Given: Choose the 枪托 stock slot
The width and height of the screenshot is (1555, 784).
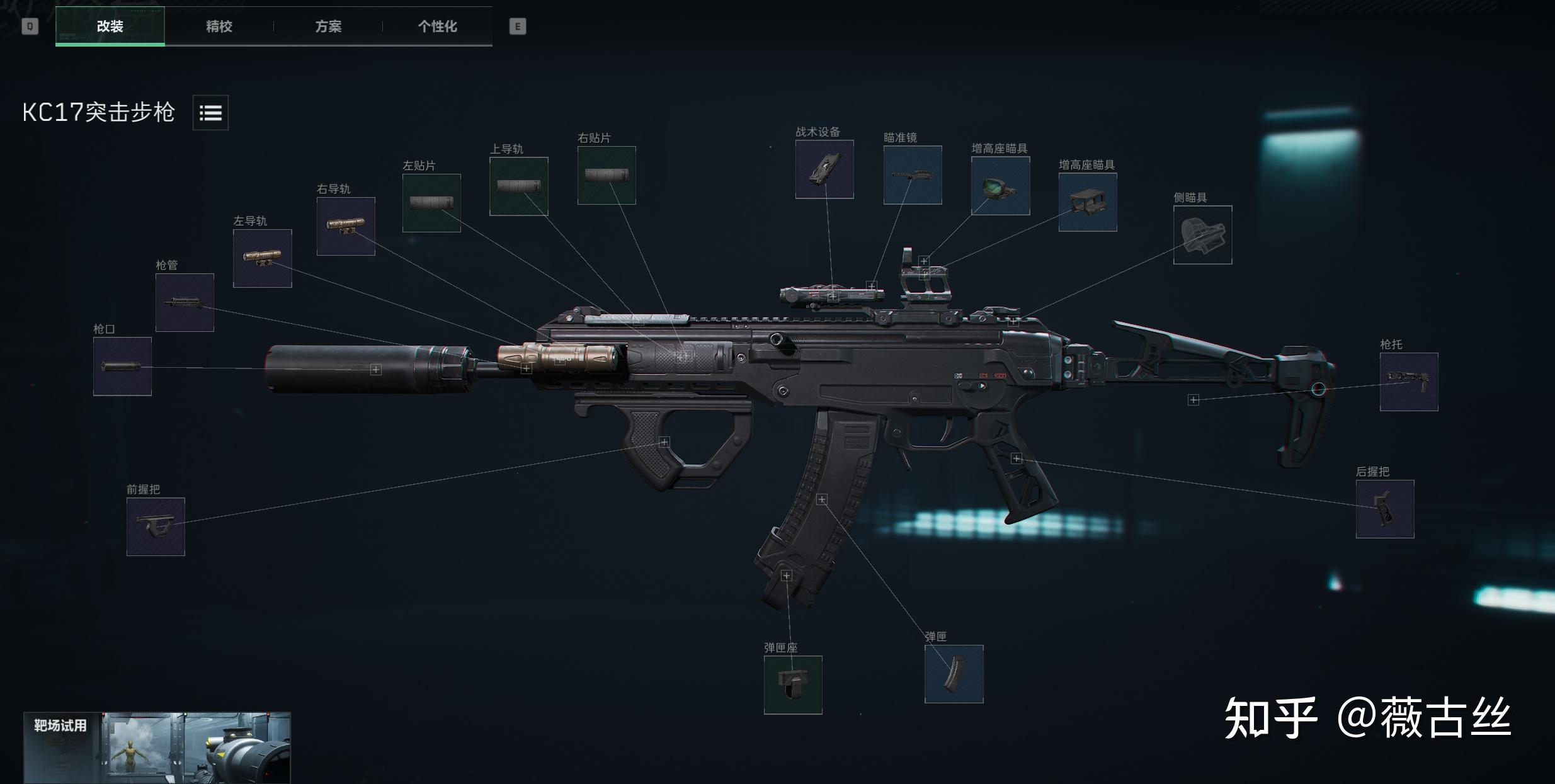Looking at the screenshot, I should pos(1409,382).
